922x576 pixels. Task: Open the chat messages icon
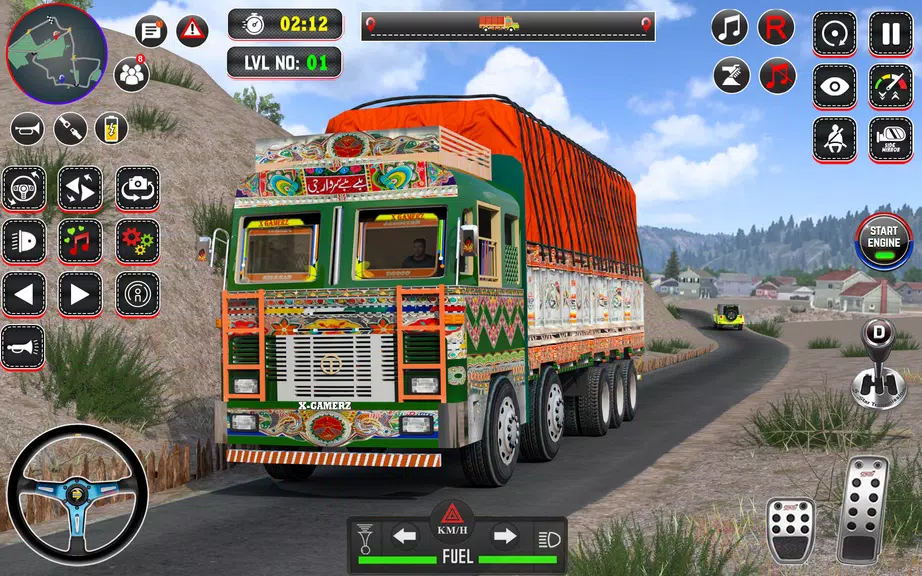151,32
